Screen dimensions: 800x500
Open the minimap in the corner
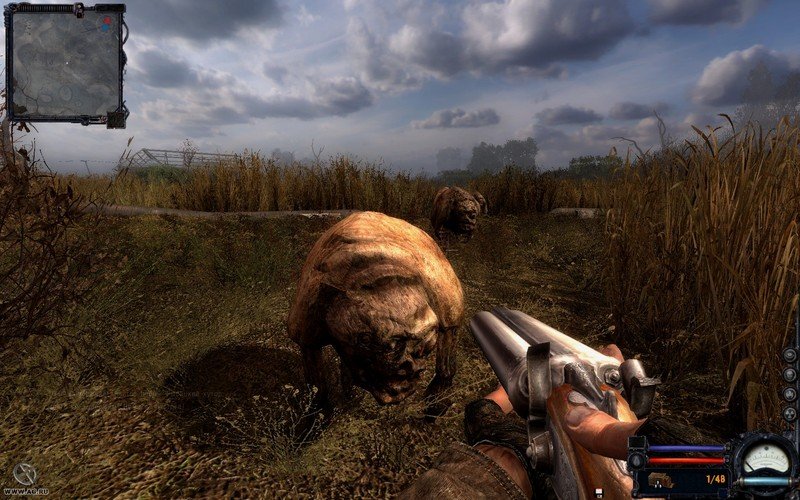(x=63, y=63)
